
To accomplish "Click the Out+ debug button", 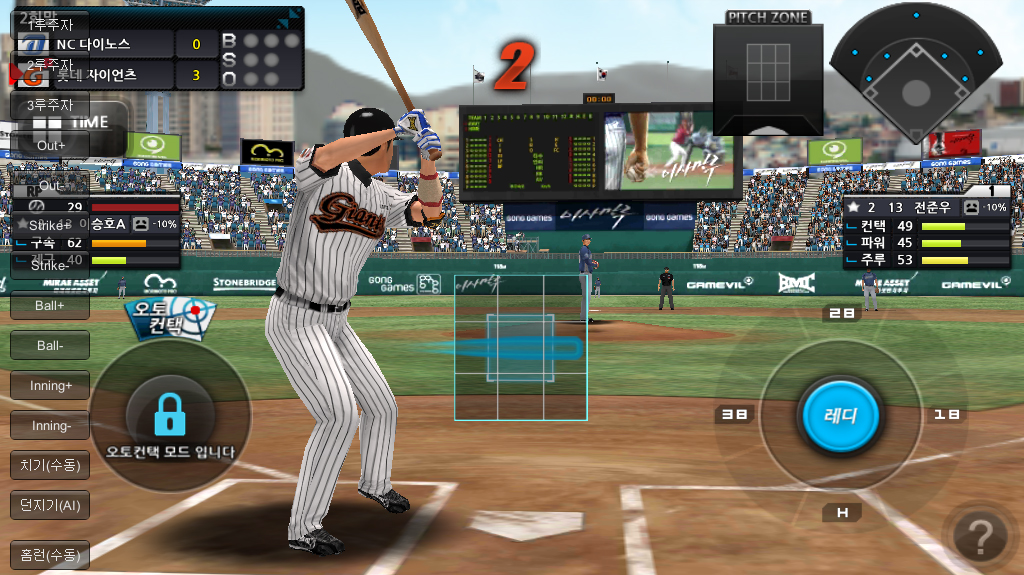I will click(x=50, y=145).
